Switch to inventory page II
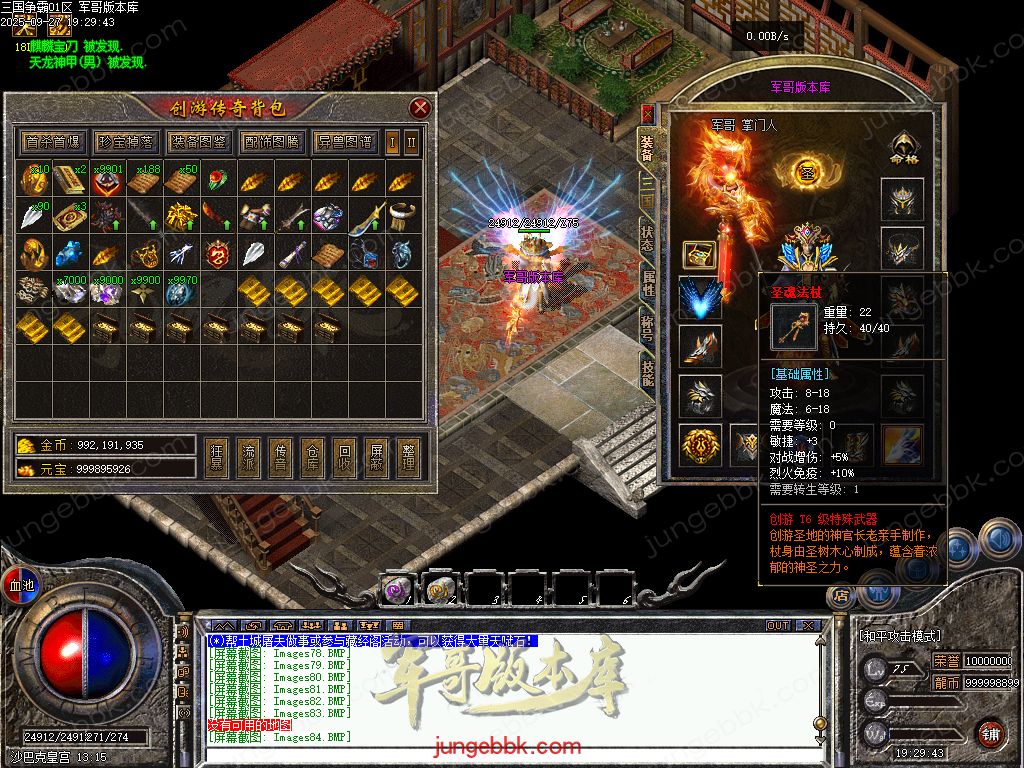1024x768 pixels. (411, 142)
